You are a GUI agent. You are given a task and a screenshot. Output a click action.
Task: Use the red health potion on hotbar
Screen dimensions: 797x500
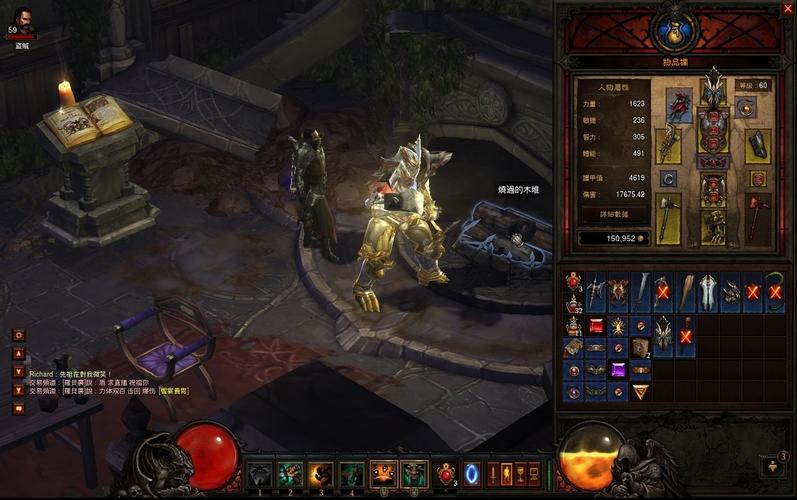pyautogui.click(x=446, y=473)
